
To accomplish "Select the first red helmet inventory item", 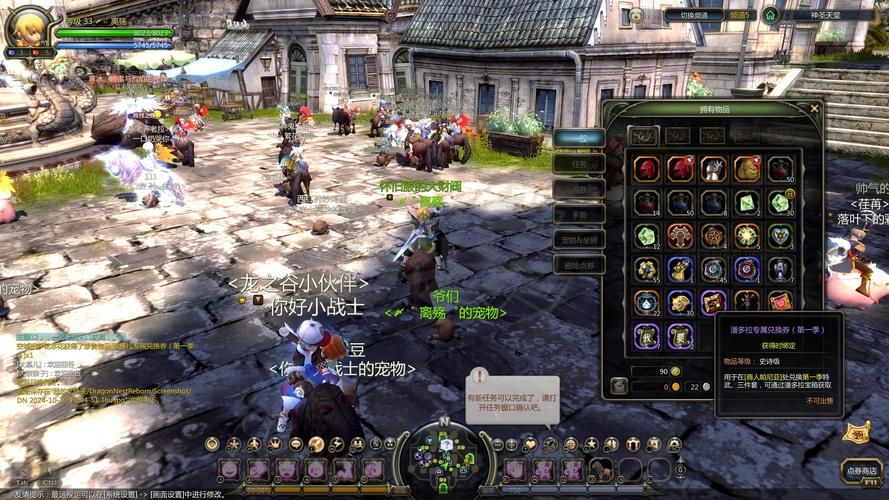I will [x=646, y=169].
